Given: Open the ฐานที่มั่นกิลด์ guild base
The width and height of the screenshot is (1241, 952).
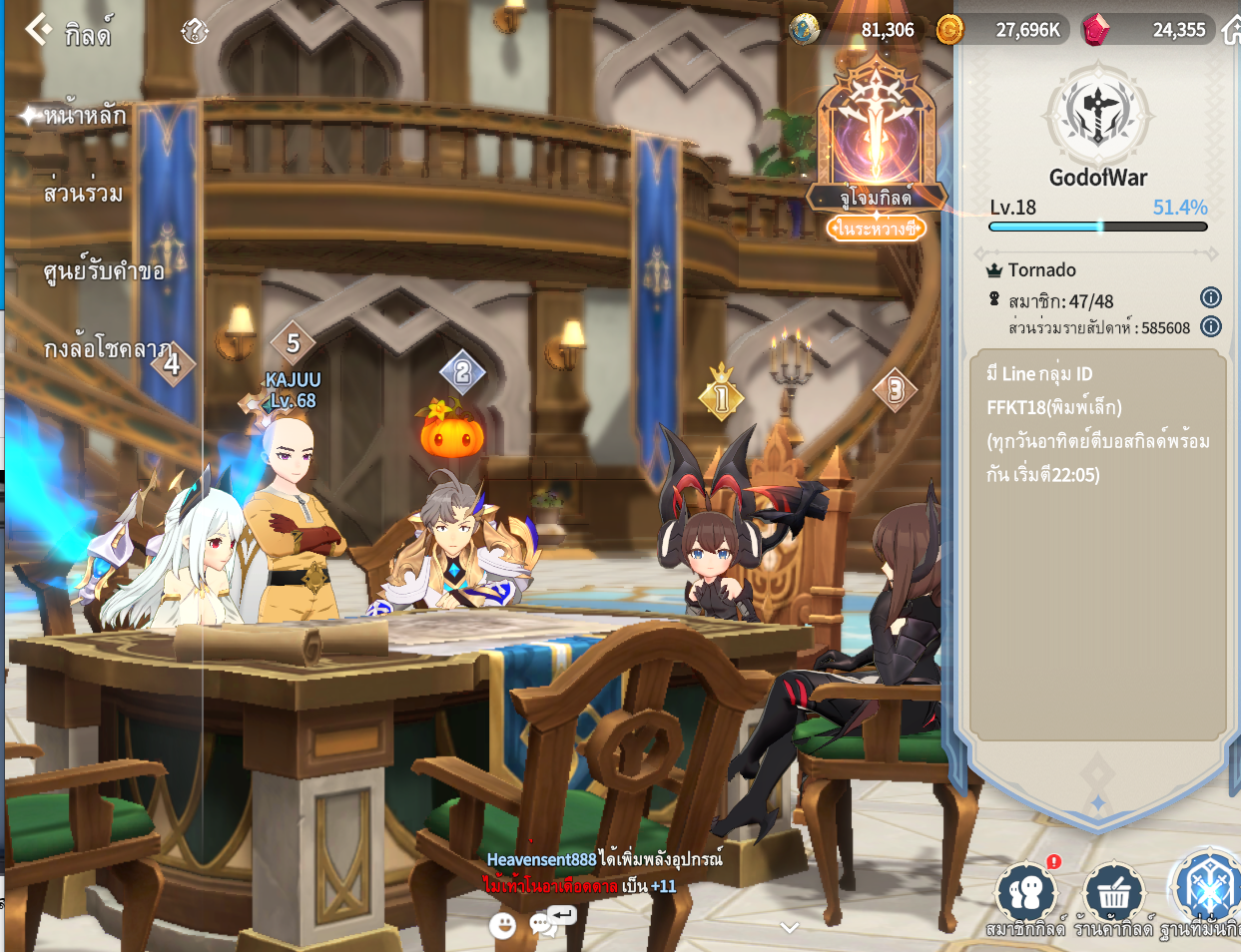Looking at the screenshot, I should [1205, 893].
